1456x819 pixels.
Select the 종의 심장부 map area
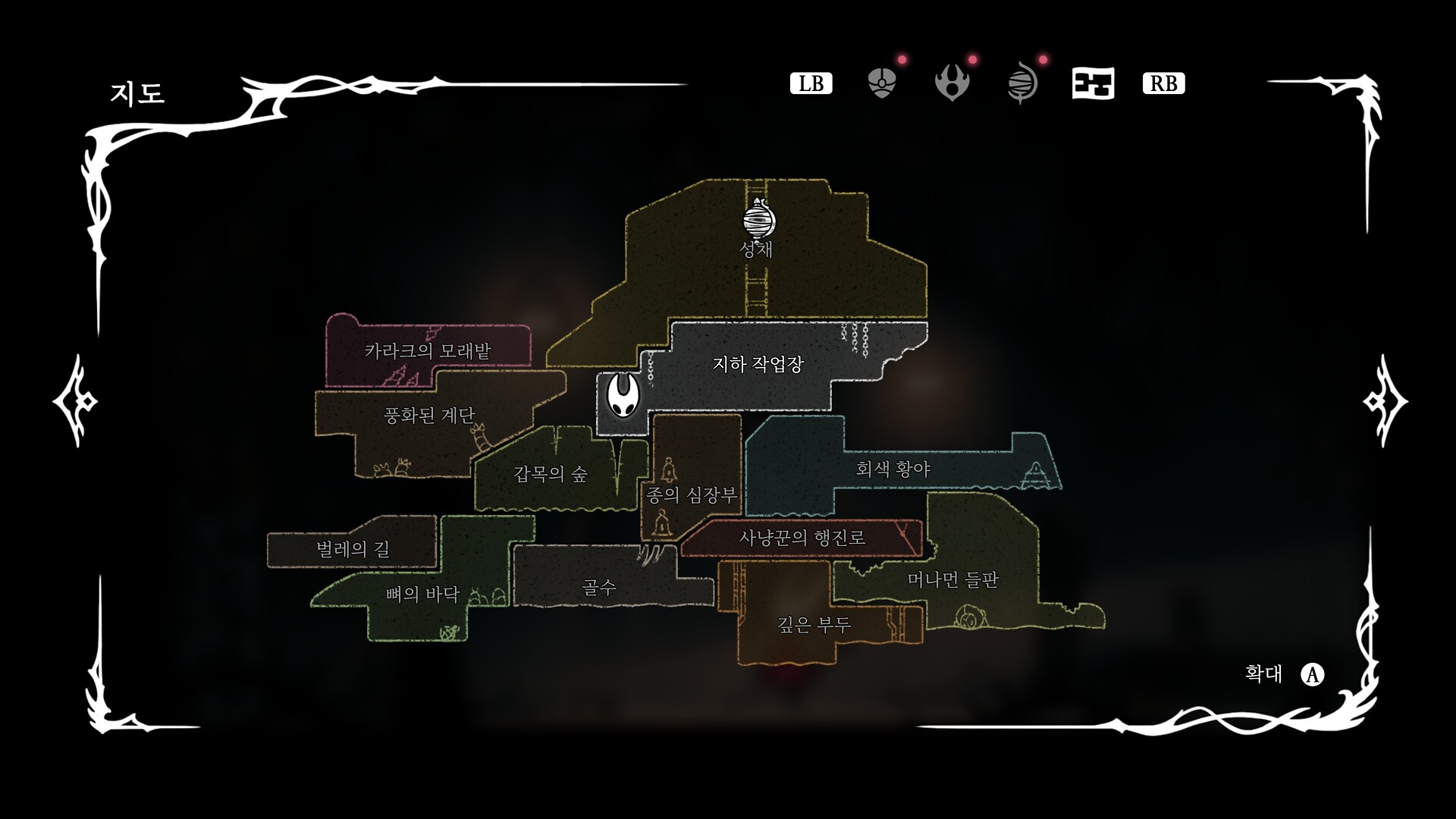pyautogui.click(x=691, y=496)
